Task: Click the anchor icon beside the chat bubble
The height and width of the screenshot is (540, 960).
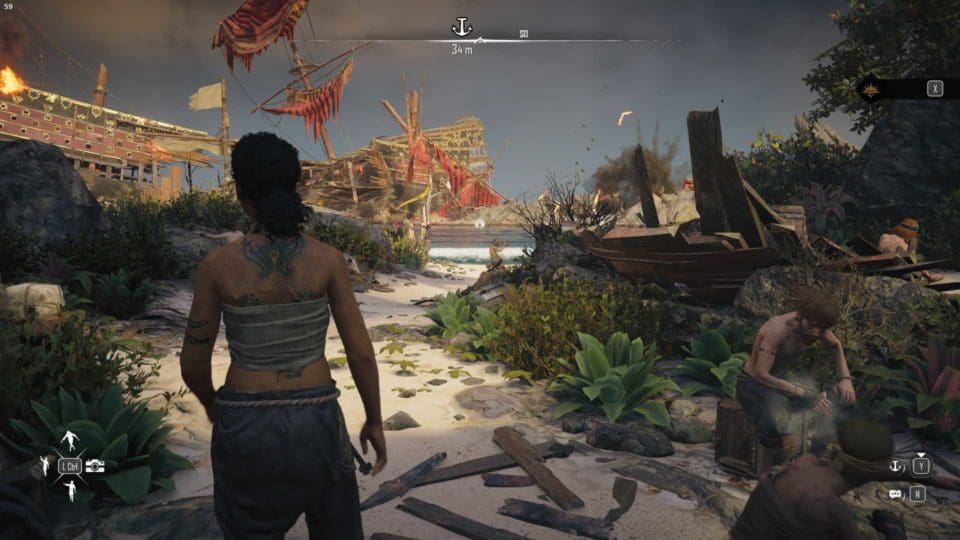Action: 894,466
